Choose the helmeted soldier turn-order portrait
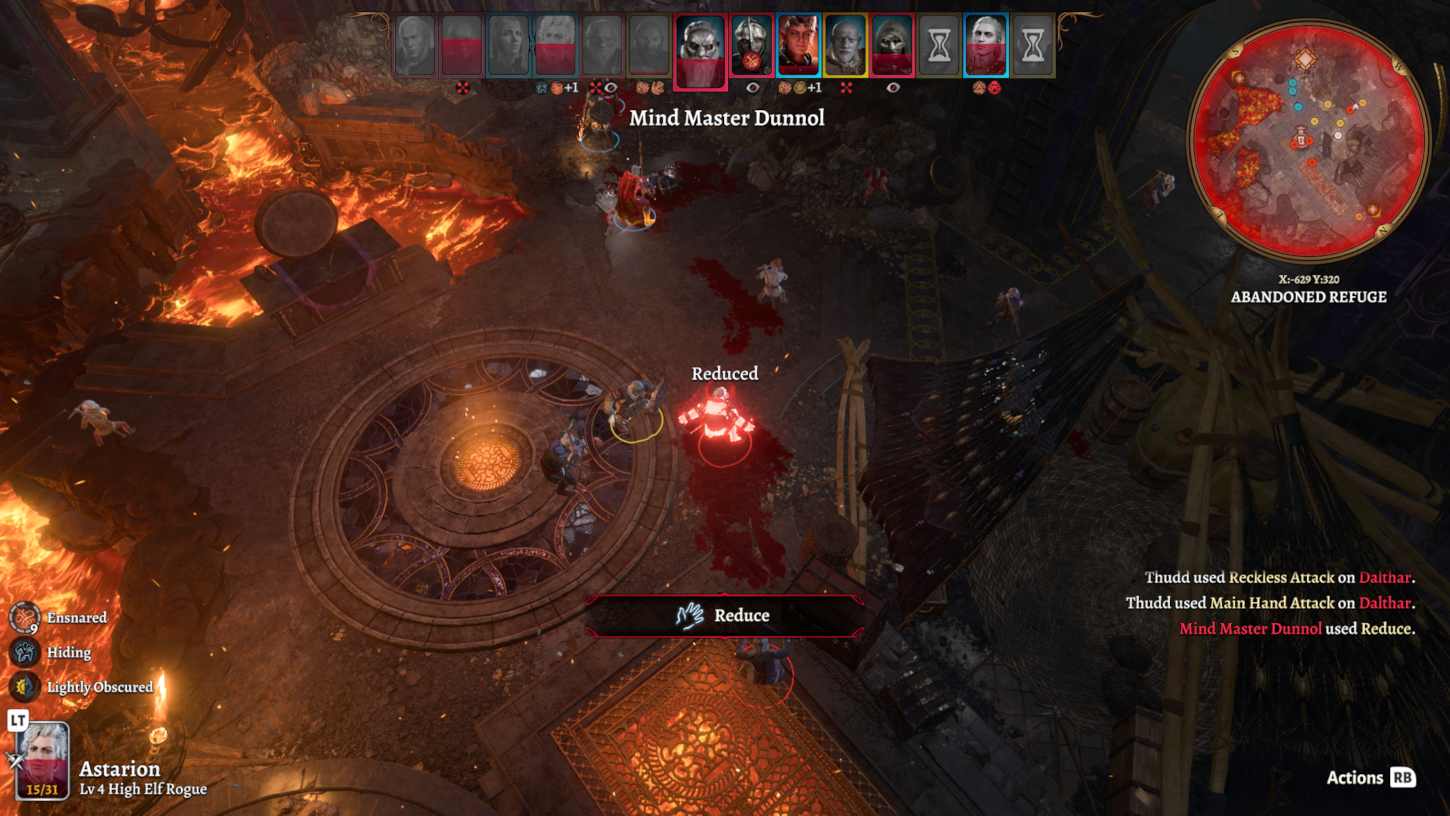This screenshot has height=816, width=1450. click(751, 46)
